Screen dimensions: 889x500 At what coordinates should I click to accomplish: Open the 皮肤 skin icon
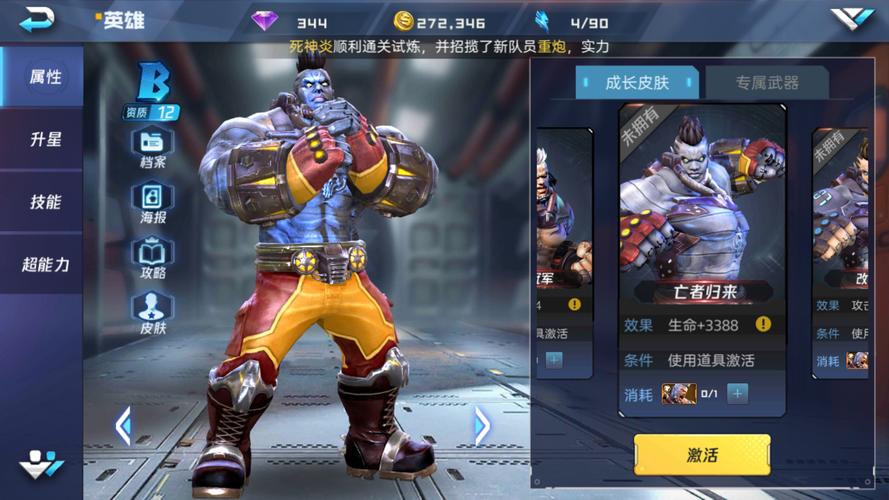click(153, 311)
